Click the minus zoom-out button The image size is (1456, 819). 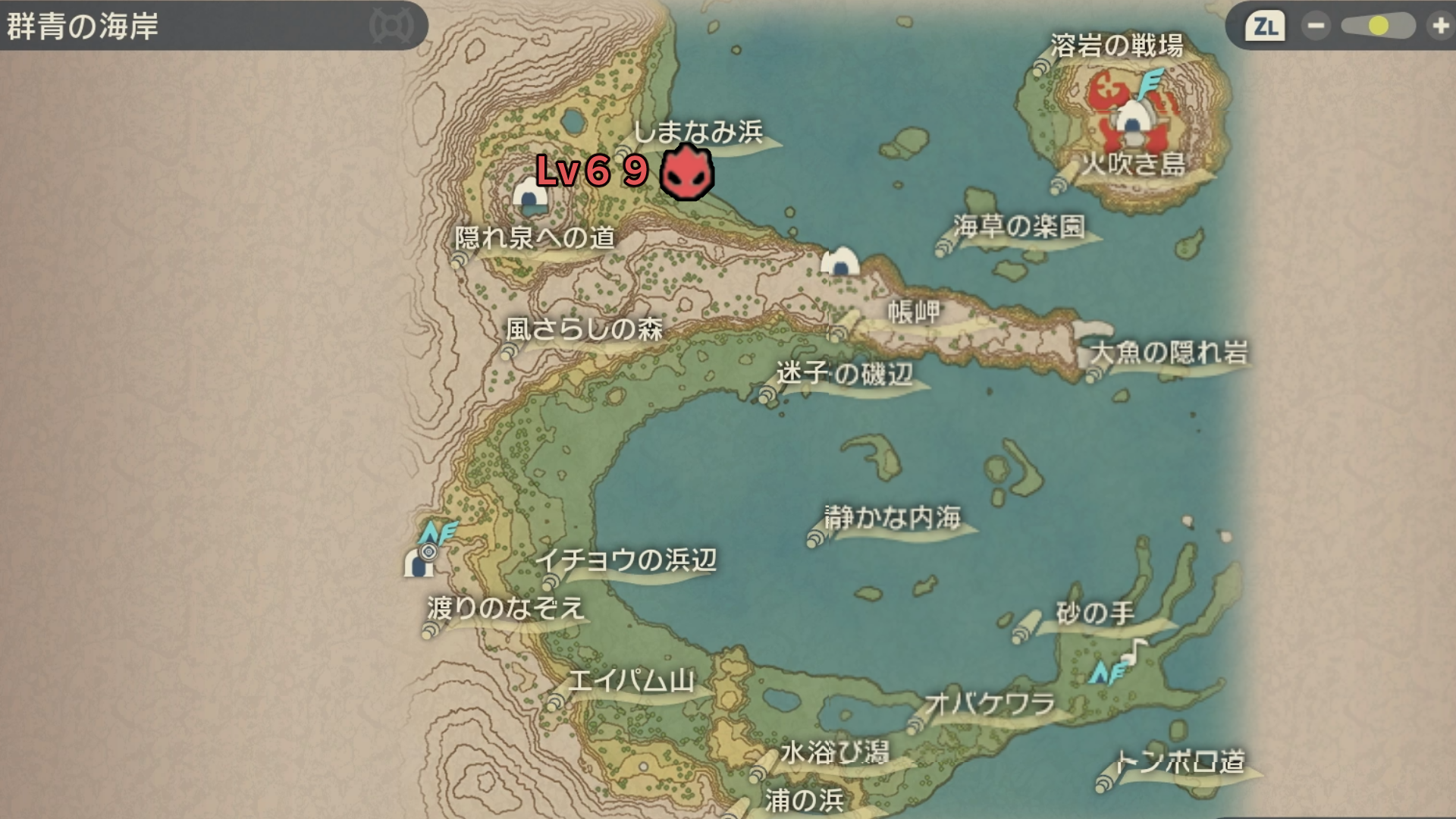1316,27
